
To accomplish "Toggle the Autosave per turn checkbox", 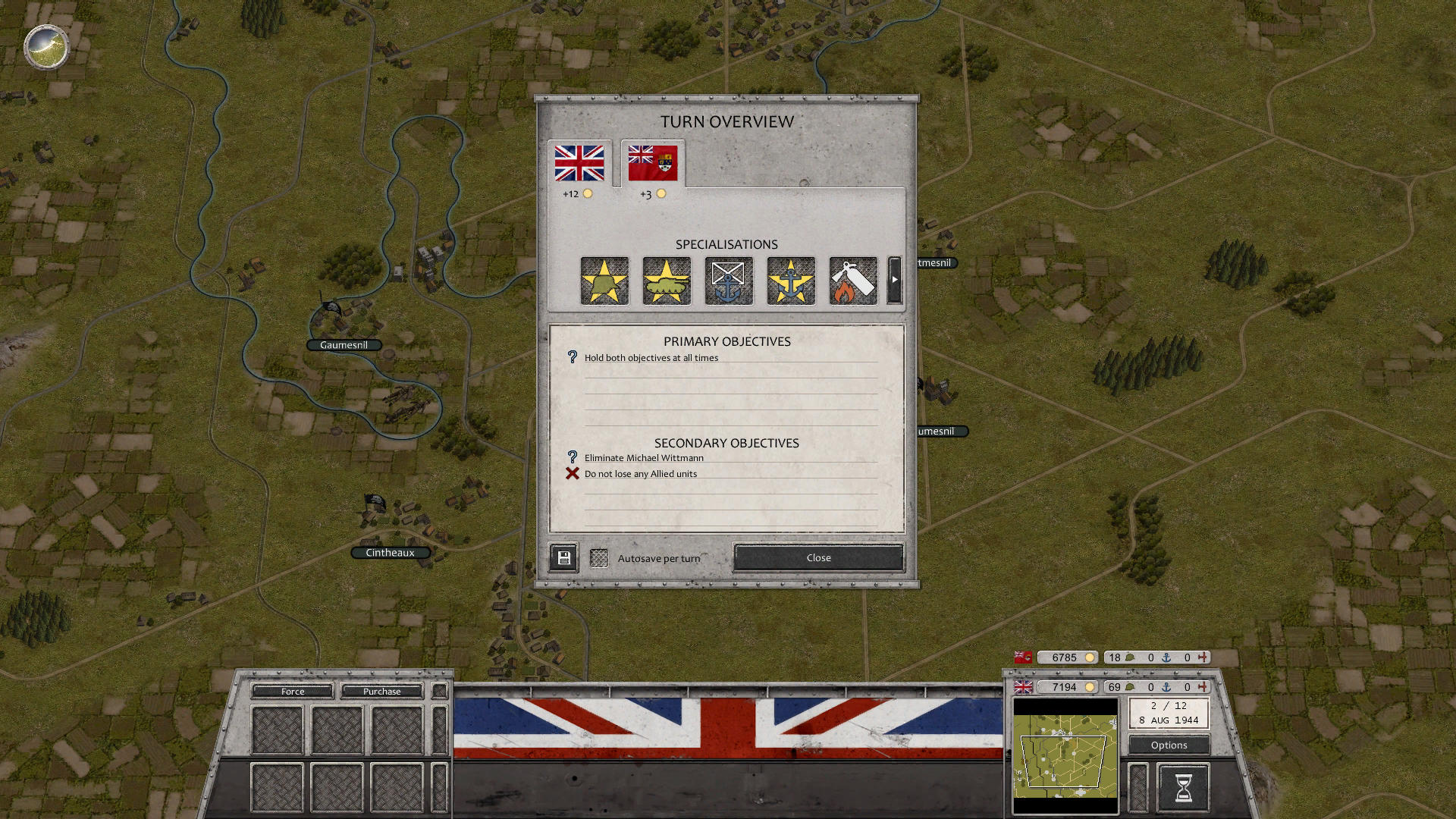I will tap(599, 558).
